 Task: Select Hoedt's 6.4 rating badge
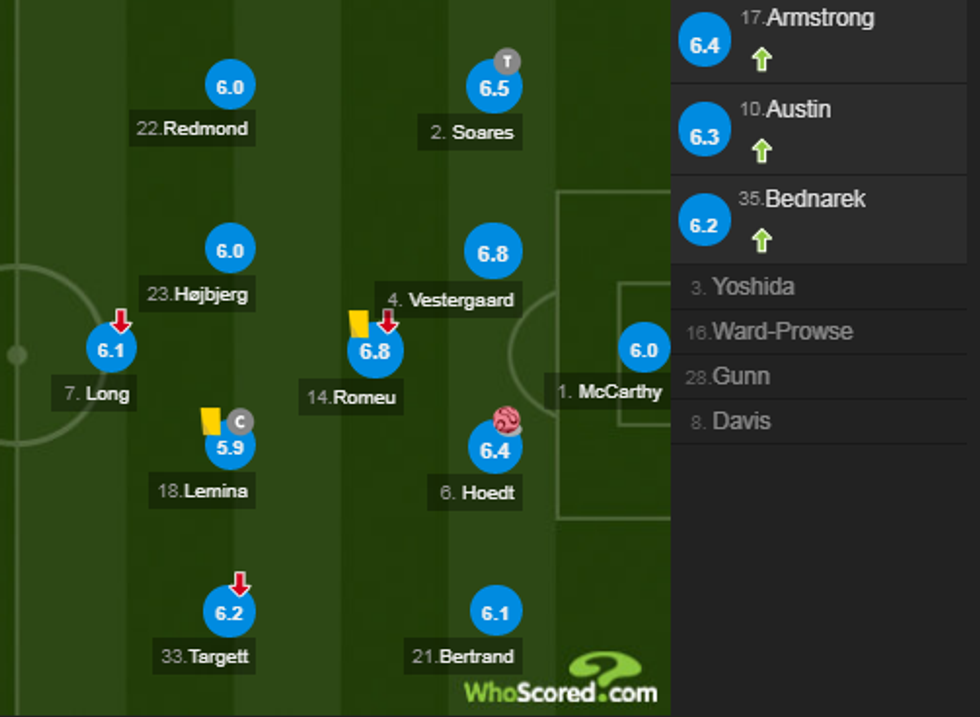[x=495, y=449]
